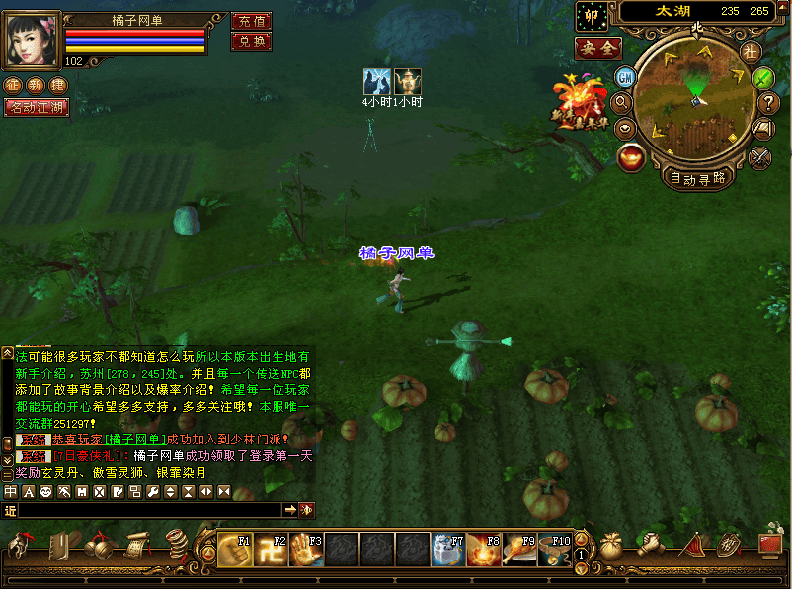Activate the F3 golden palm skill
The image size is (792, 589).
point(306,549)
